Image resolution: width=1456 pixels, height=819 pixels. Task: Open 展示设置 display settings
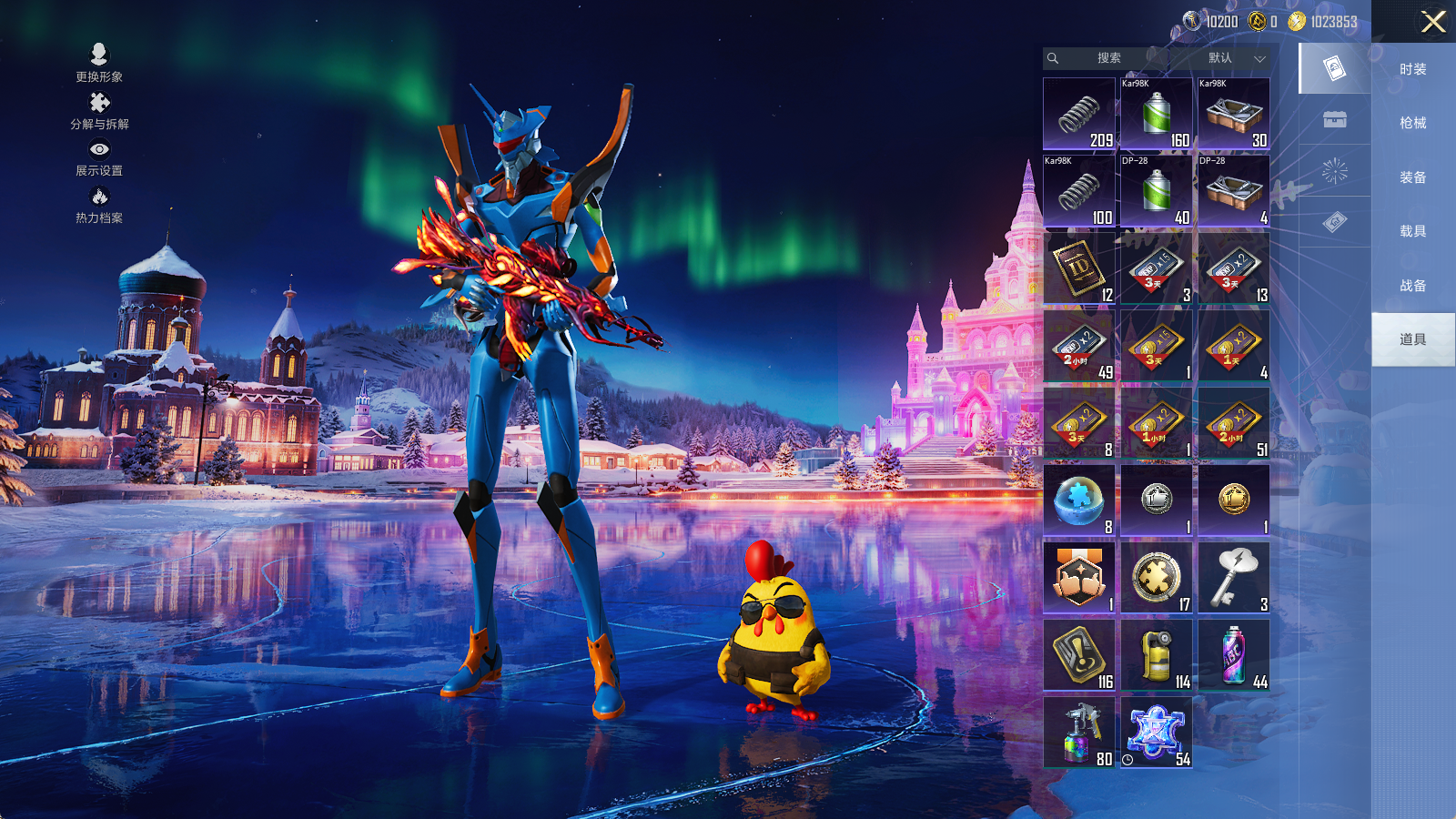point(99,158)
